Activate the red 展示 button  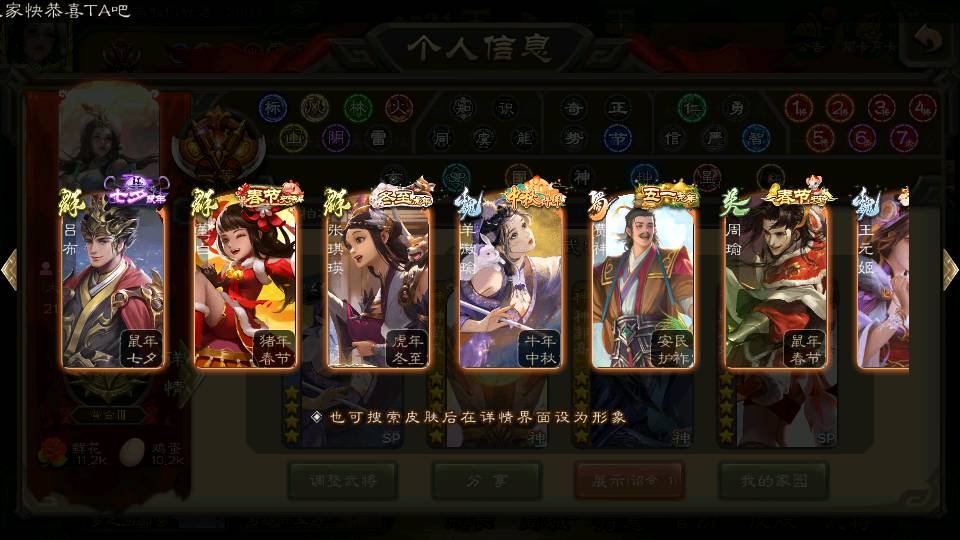(629, 481)
